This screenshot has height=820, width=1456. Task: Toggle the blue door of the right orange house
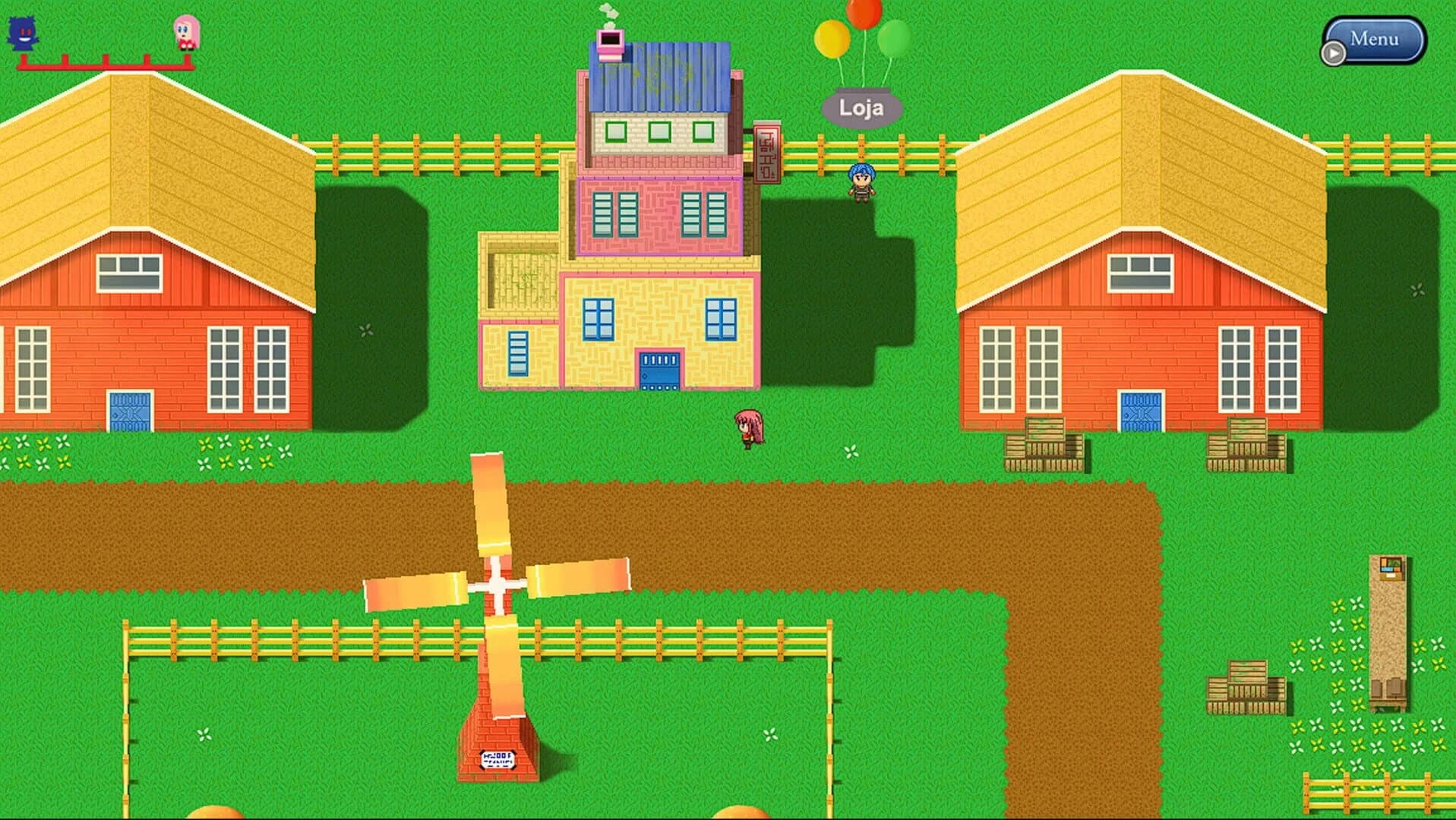tap(1139, 410)
